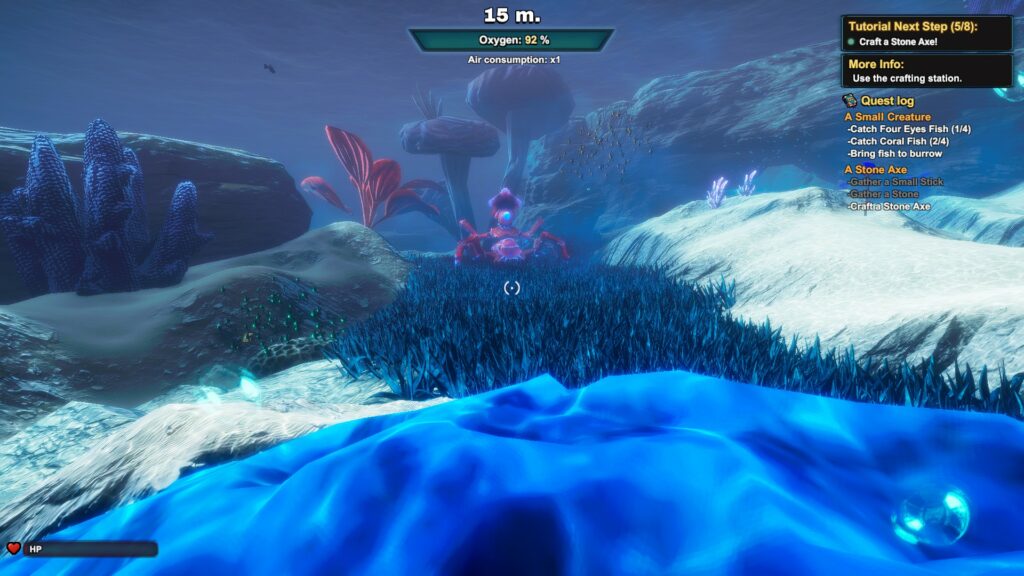Image resolution: width=1024 pixels, height=576 pixels.
Task: Open the Quest log header
Action: tap(885, 100)
